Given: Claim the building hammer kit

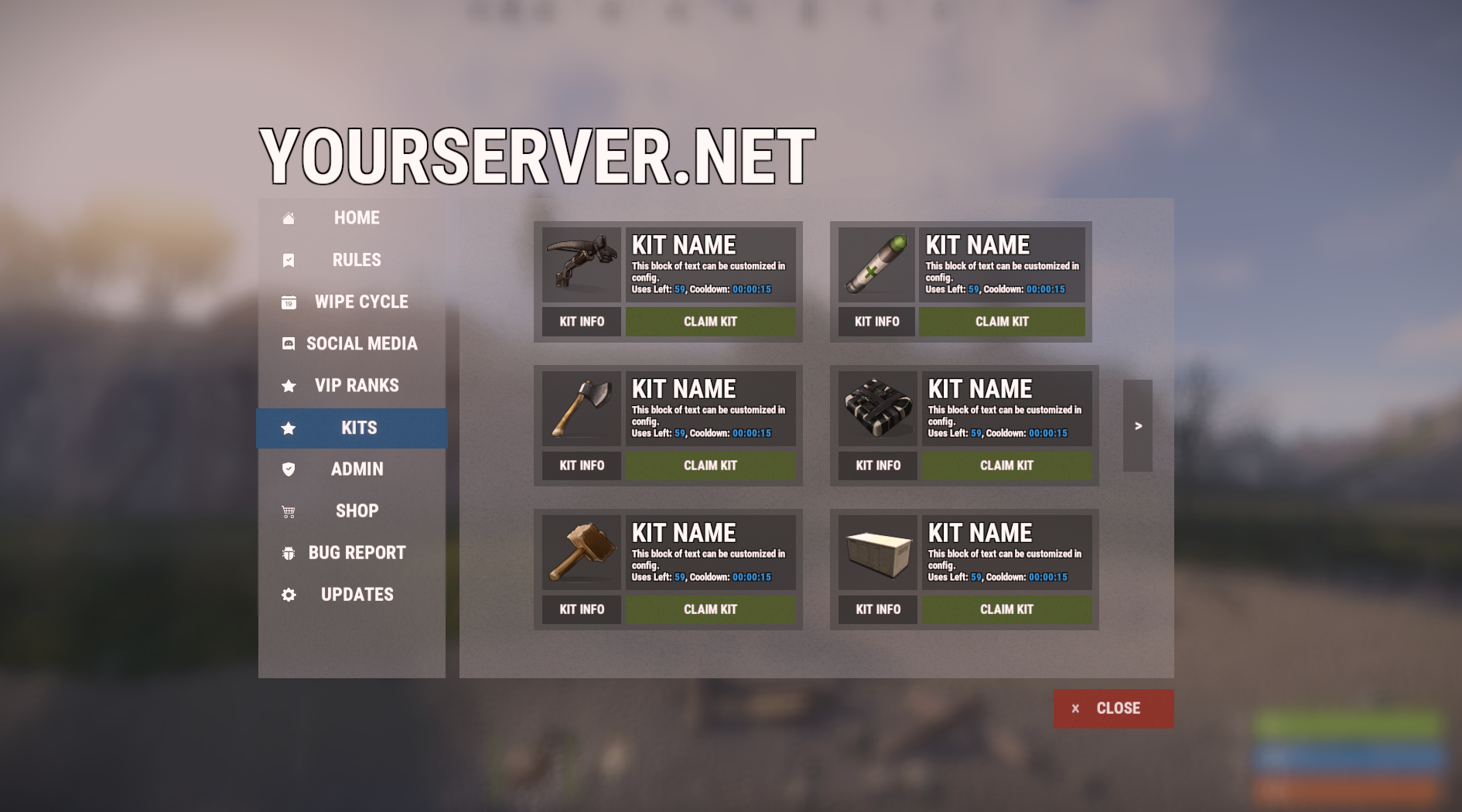Looking at the screenshot, I should [710, 609].
